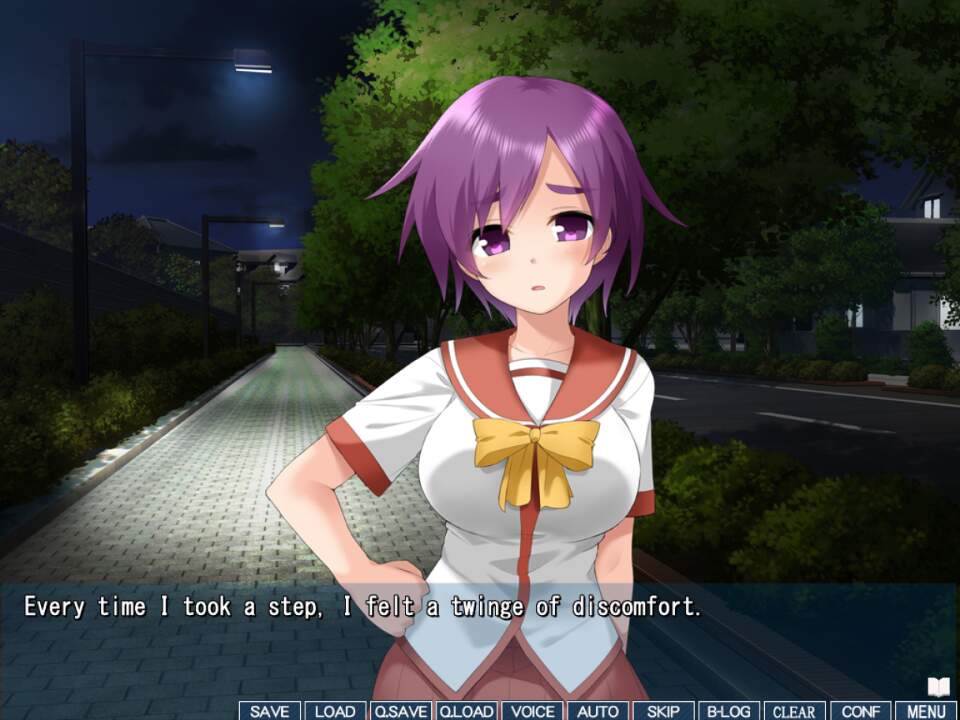Open the game MENU

[x=926, y=711]
